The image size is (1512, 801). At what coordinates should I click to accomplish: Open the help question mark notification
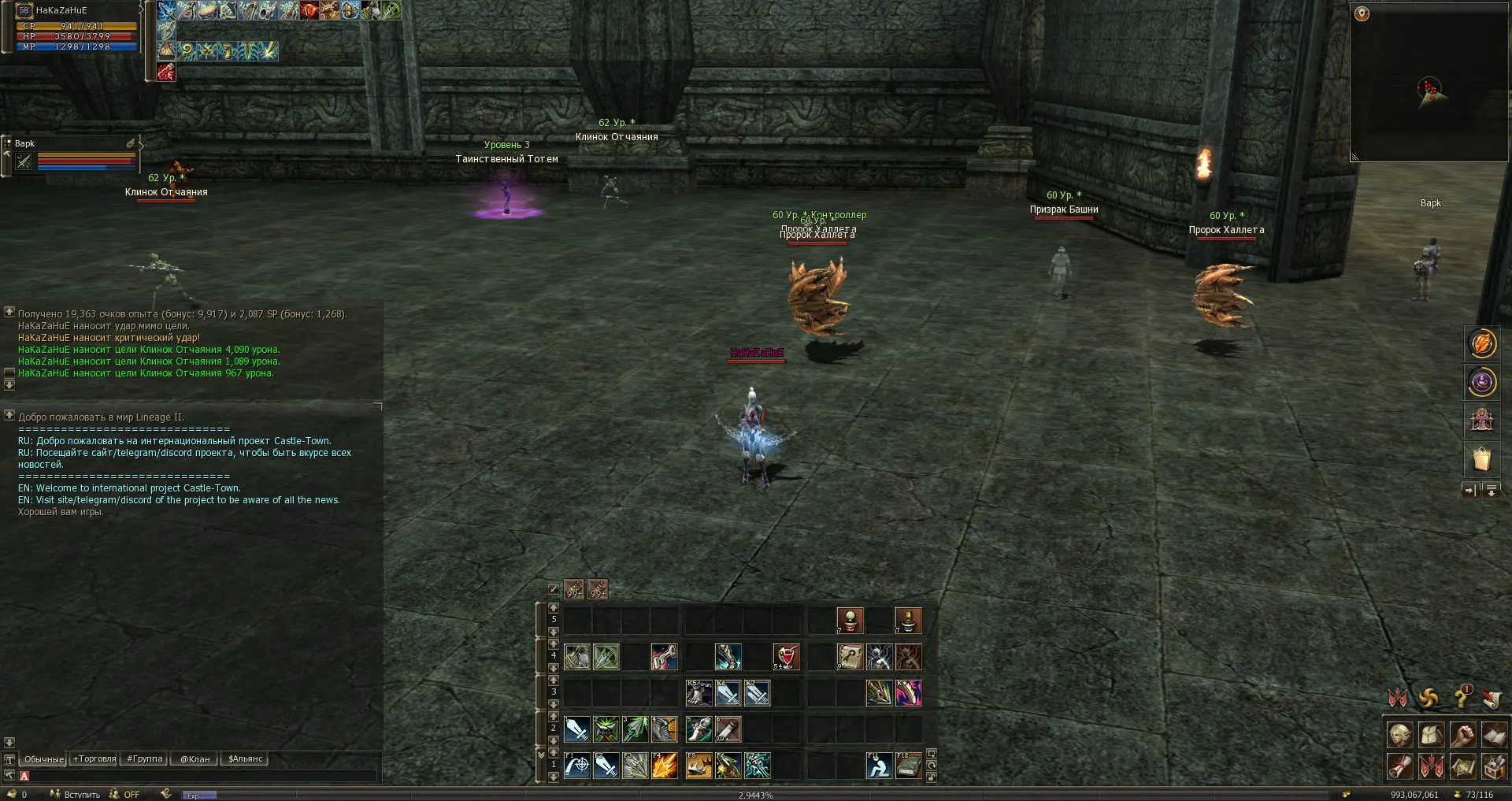1462,697
